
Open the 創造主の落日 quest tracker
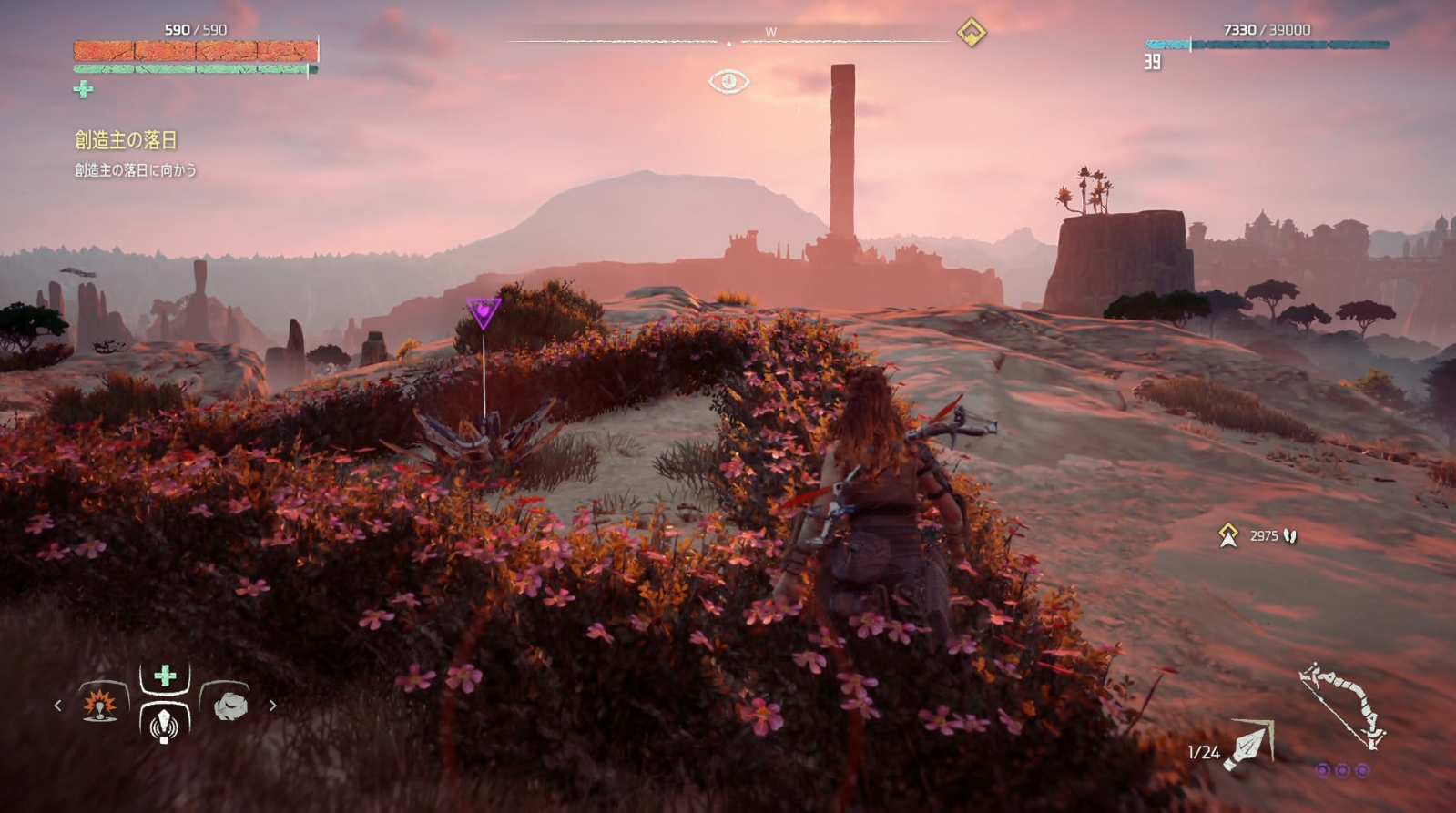point(126,140)
